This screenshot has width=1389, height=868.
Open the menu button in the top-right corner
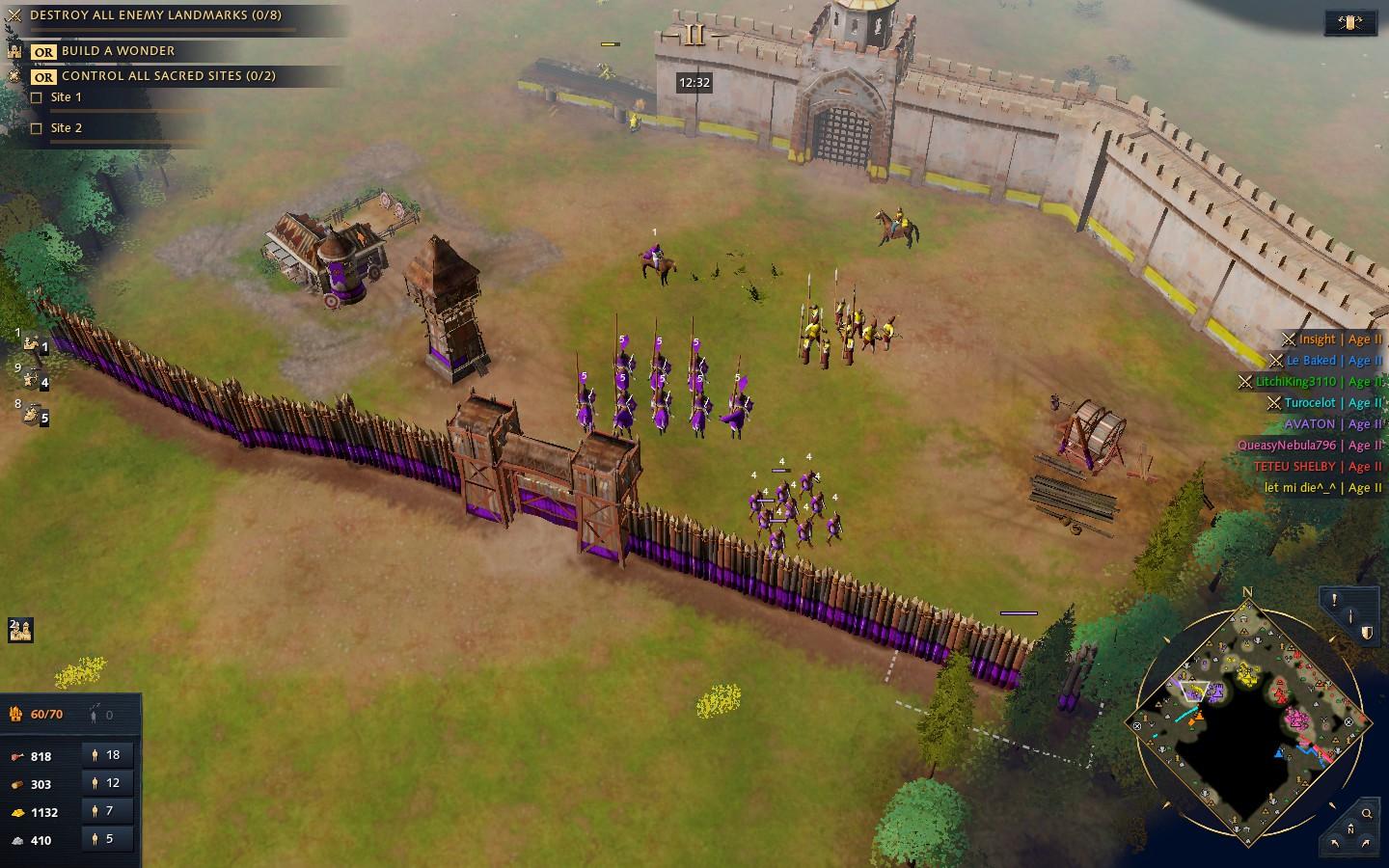1349,22
